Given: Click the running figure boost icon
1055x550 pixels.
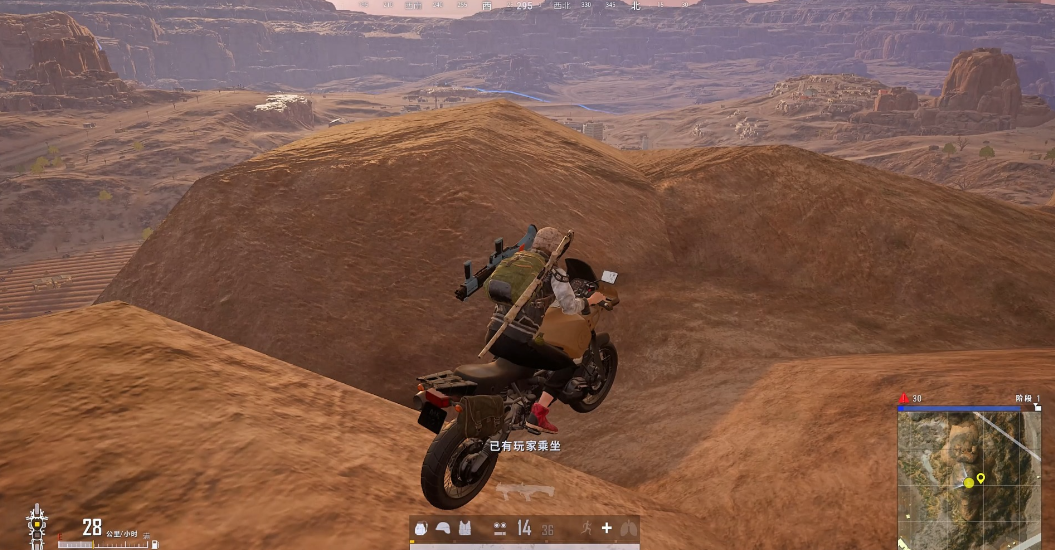Looking at the screenshot, I should (585, 528).
